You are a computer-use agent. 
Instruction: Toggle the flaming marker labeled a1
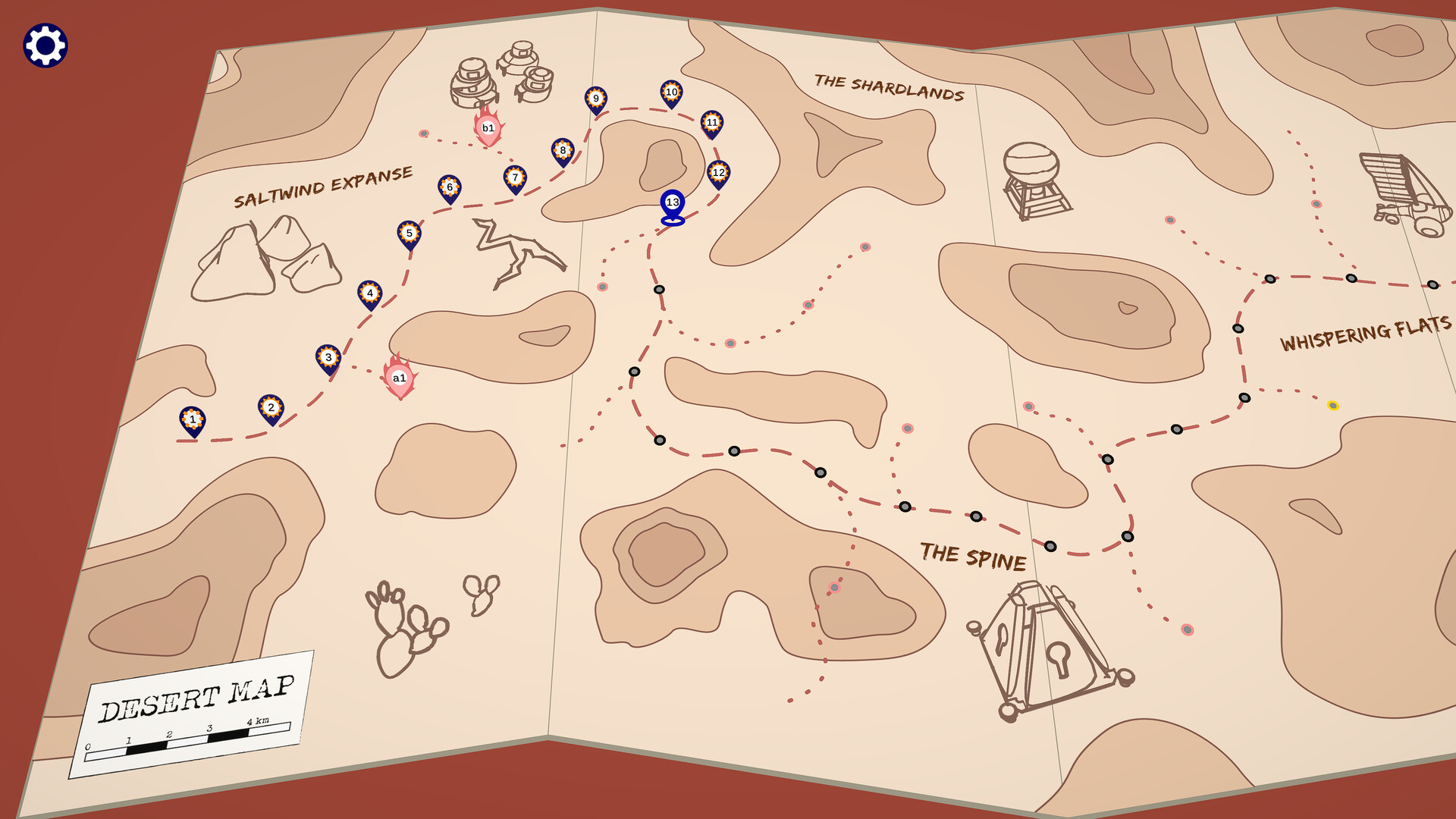(400, 377)
